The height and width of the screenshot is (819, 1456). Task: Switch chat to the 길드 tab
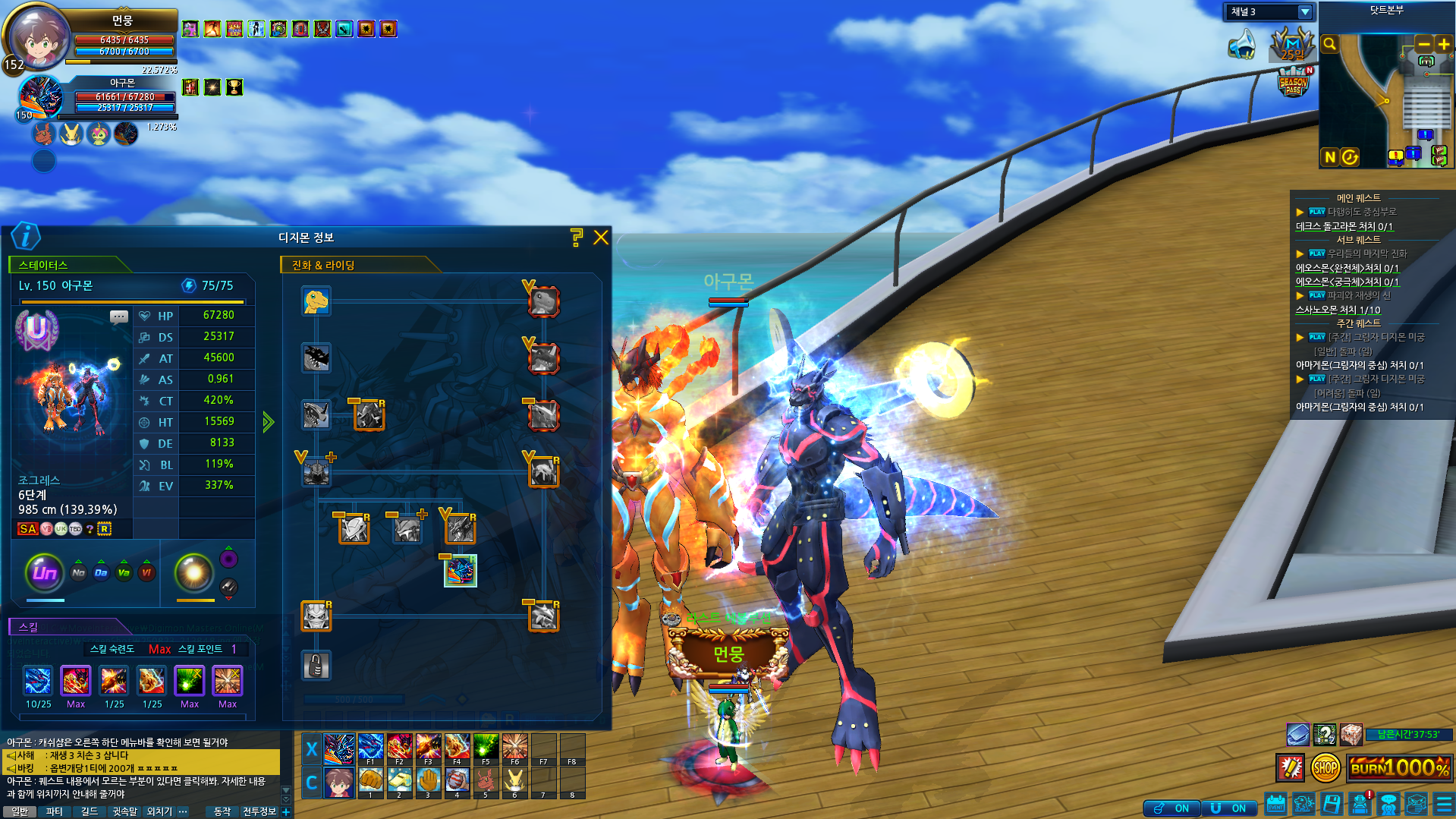(89, 811)
